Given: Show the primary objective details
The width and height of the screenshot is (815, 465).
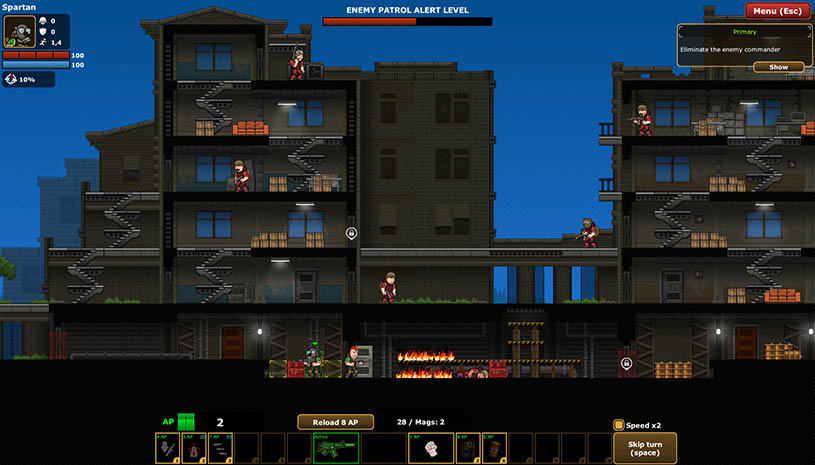Looking at the screenshot, I should 778,67.
